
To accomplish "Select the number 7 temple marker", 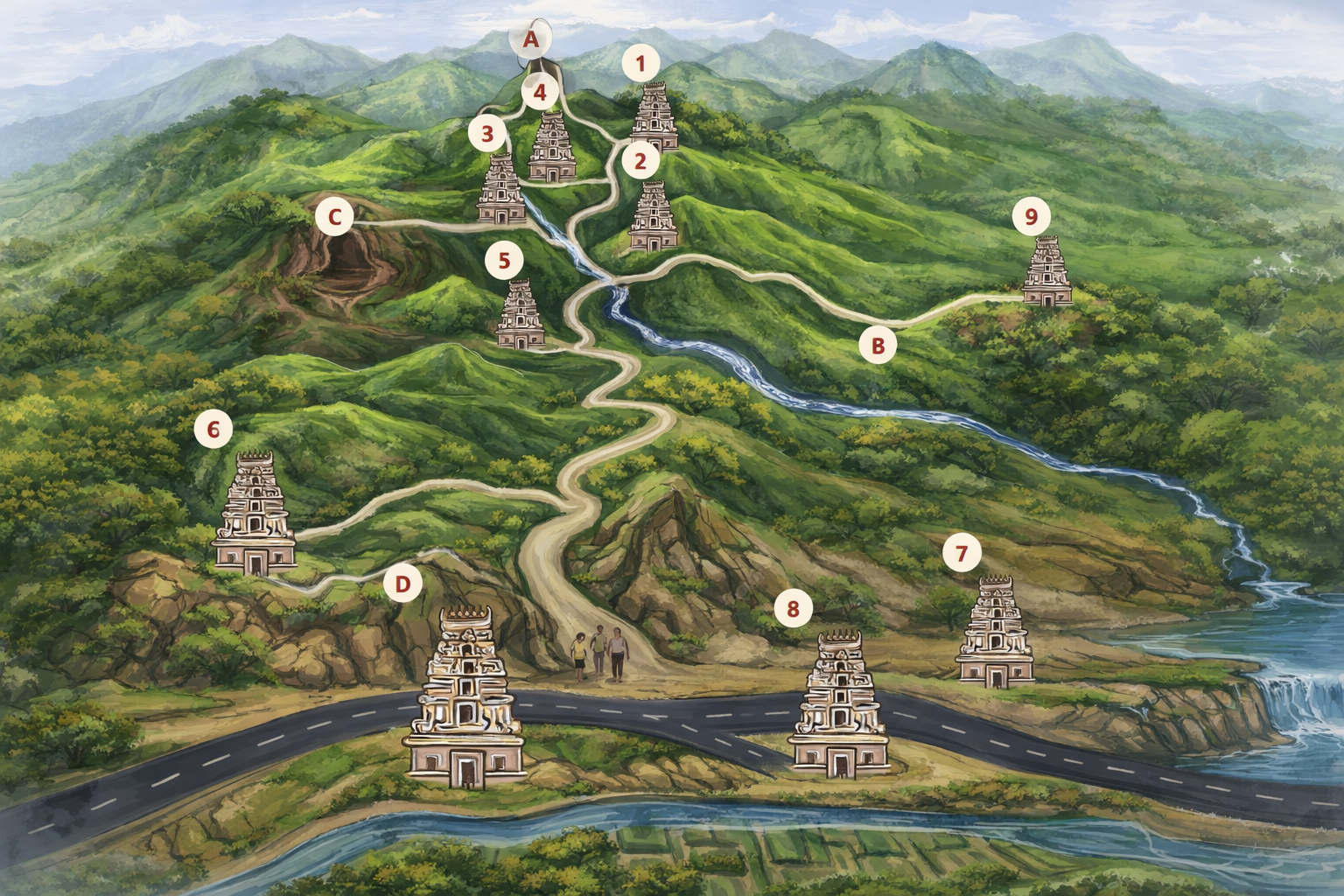I will [962, 553].
